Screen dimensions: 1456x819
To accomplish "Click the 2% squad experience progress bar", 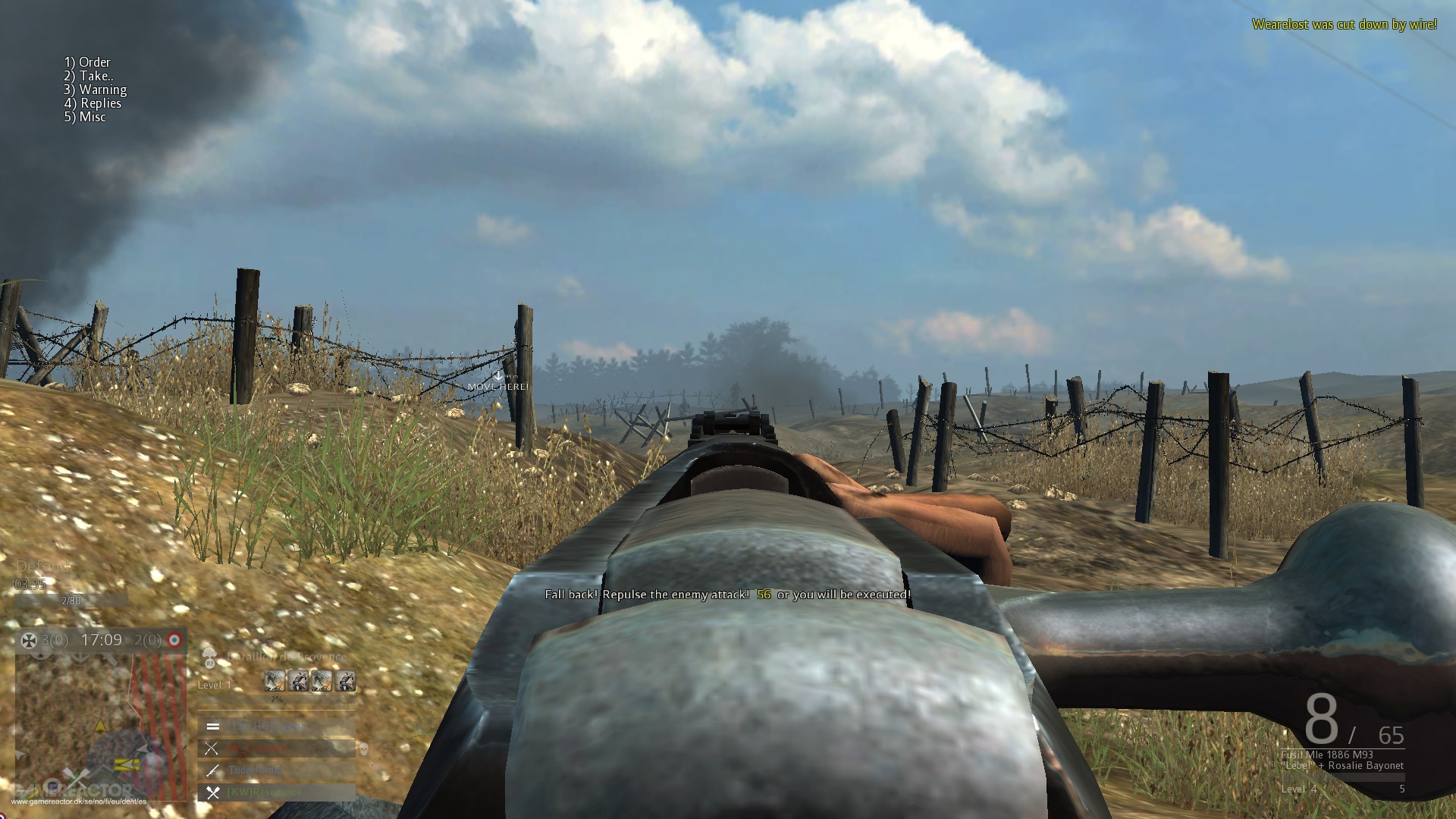I will (275, 699).
